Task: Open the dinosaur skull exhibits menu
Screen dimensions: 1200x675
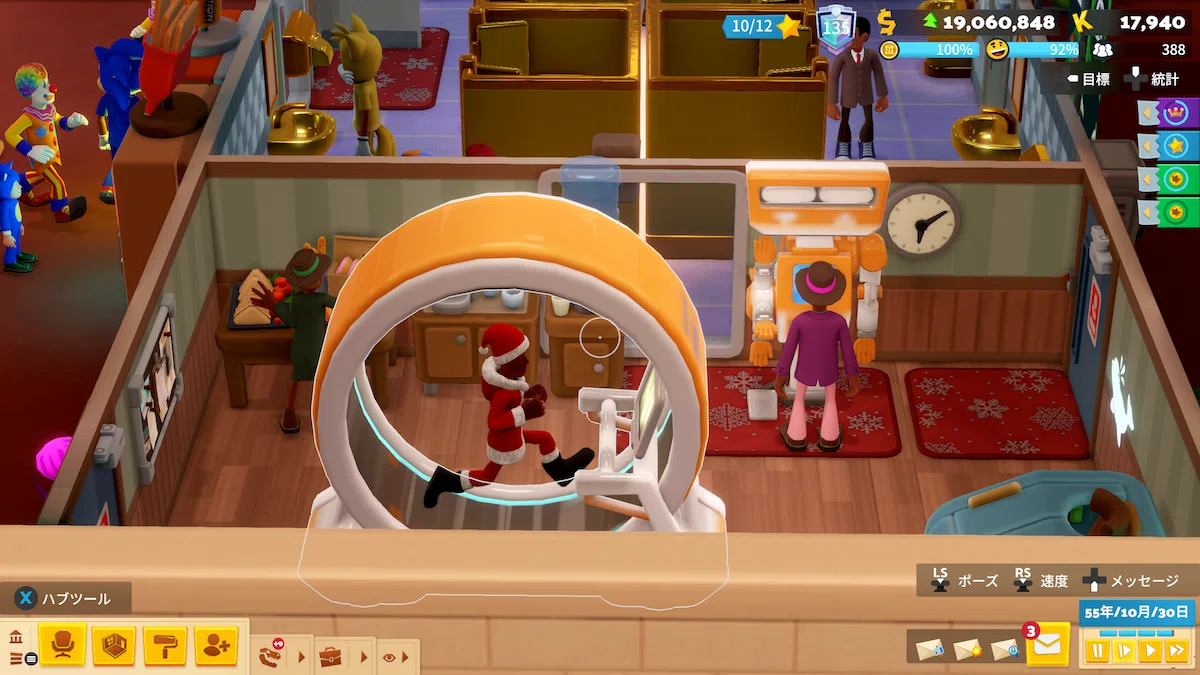Action: tap(271, 657)
